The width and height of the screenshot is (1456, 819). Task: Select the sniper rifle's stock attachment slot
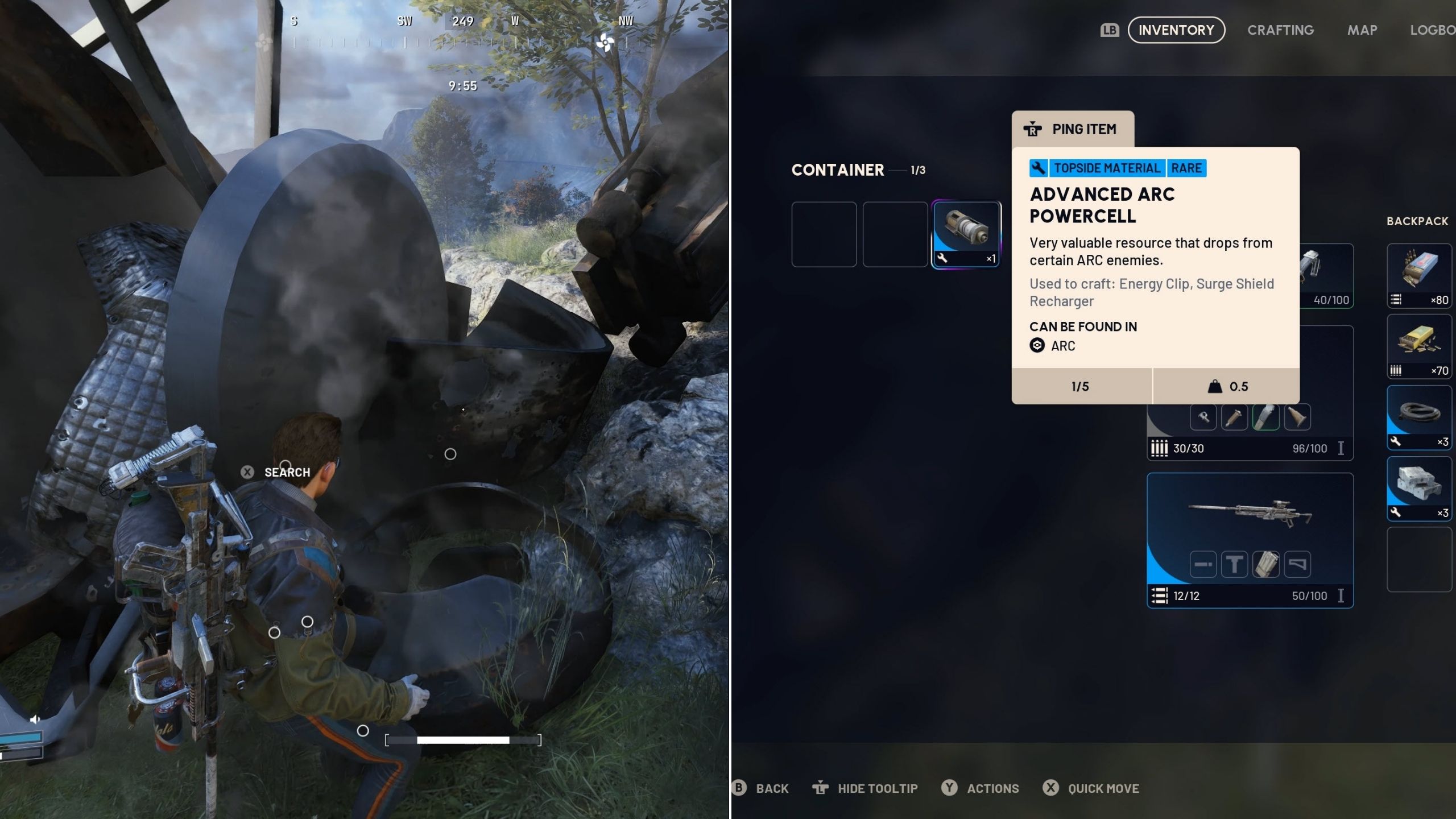[x=1297, y=564]
